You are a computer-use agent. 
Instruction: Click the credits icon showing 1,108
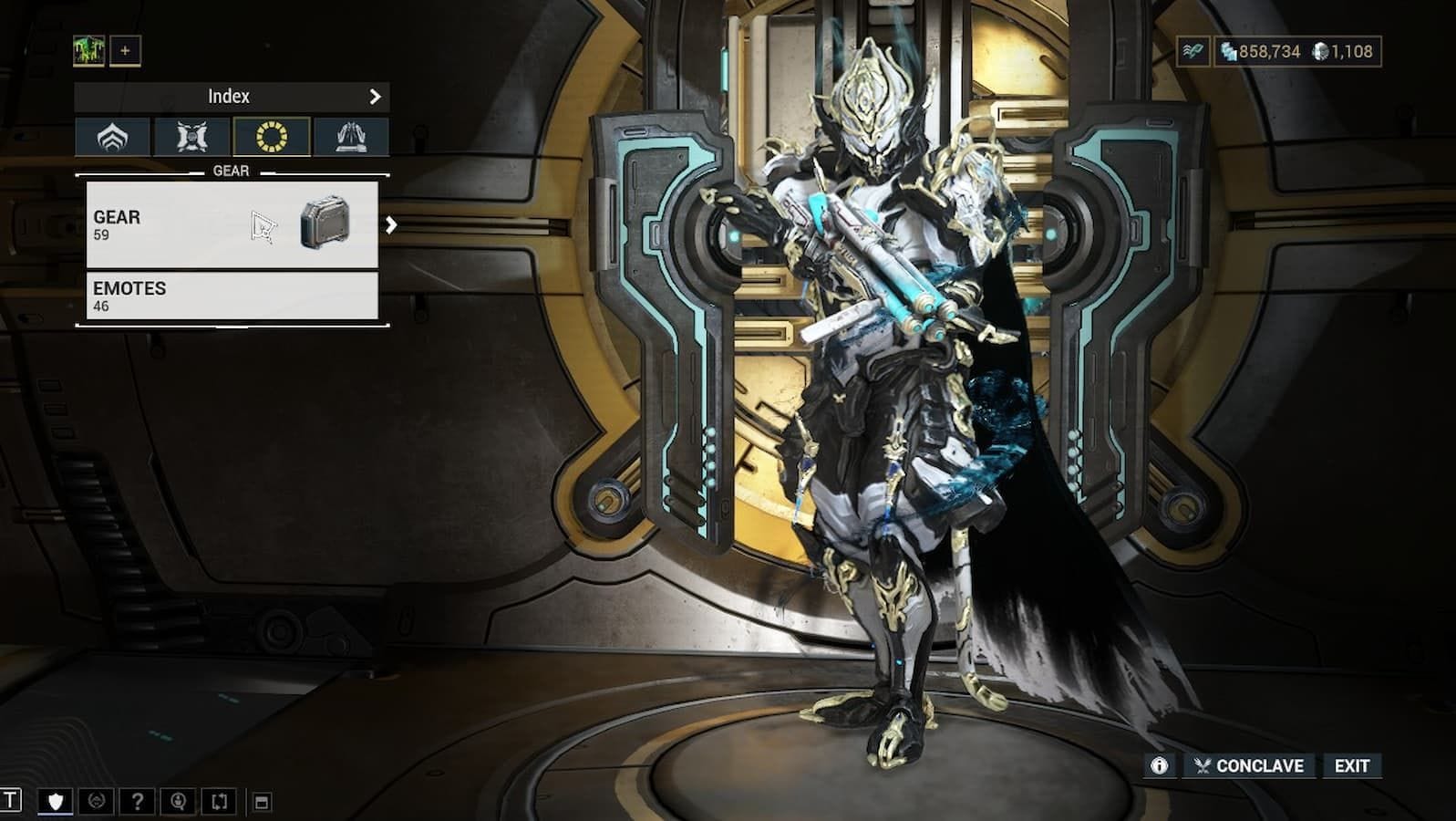point(1324,52)
